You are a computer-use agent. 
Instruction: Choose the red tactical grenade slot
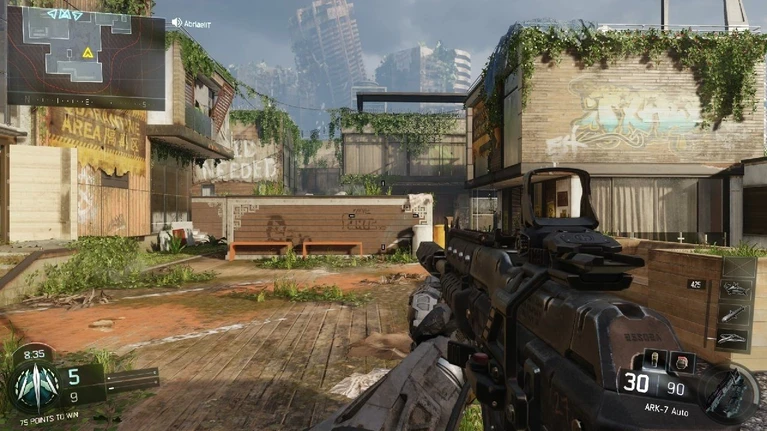(681, 360)
